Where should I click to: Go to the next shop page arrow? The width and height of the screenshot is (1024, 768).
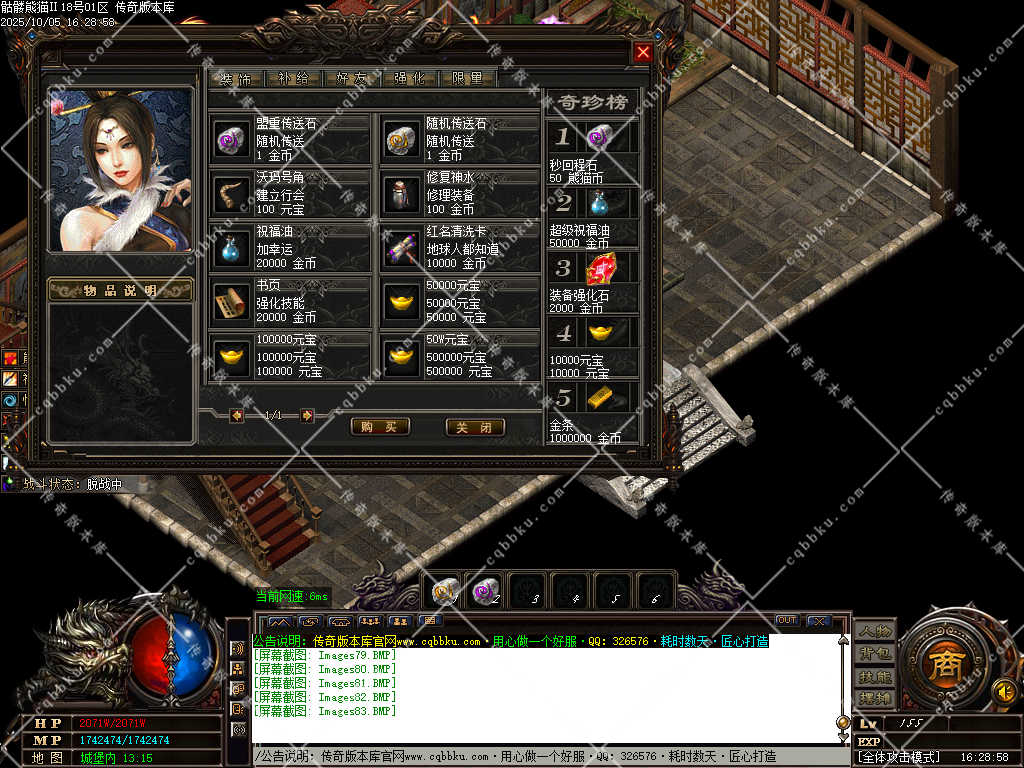pyautogui.click(x=307, y=415)
